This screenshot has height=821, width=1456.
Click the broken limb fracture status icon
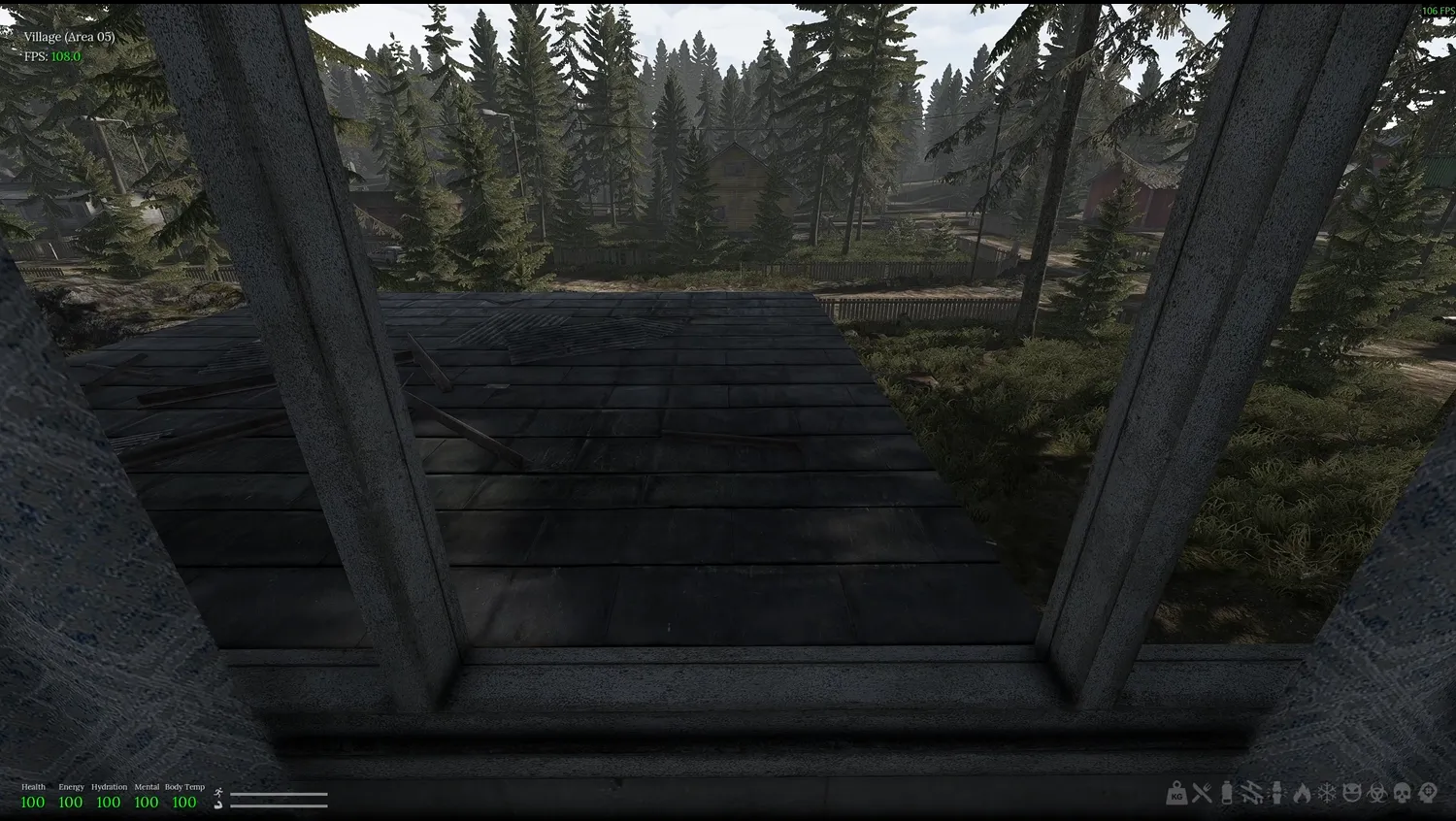(x=1251, y=794)
